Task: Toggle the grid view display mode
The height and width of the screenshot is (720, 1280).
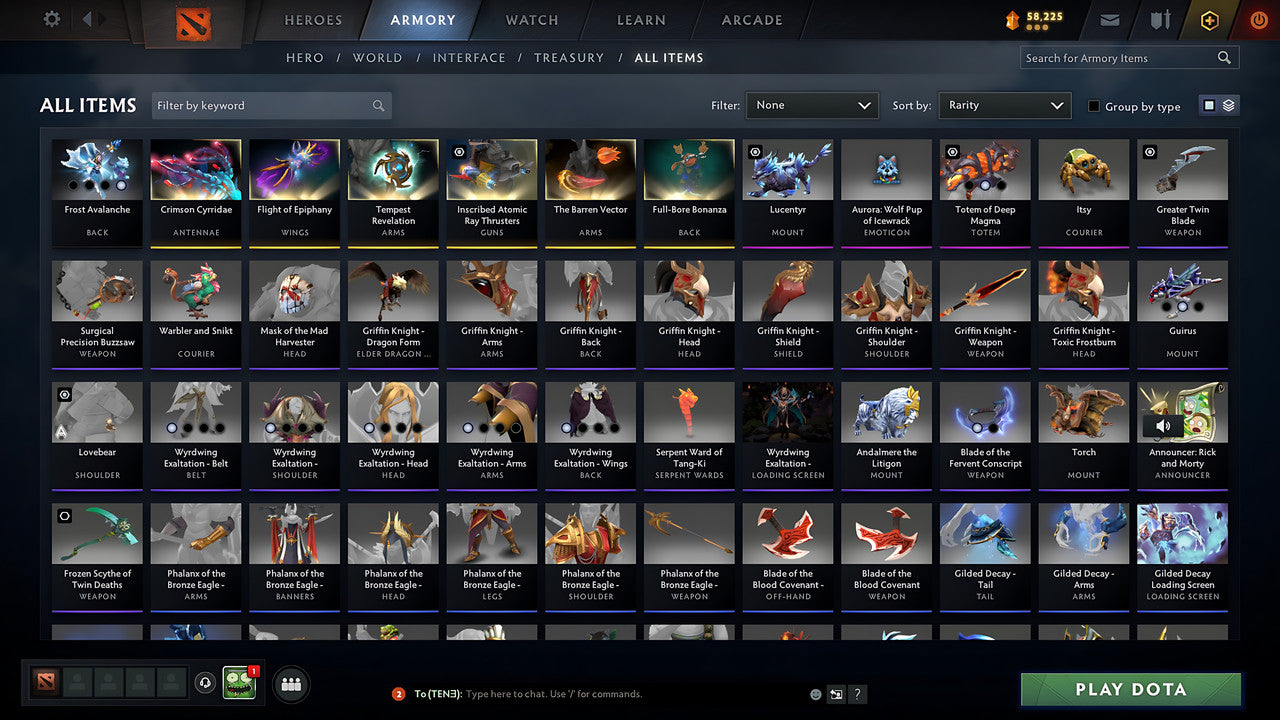Action: click(x=1211, y=105)
